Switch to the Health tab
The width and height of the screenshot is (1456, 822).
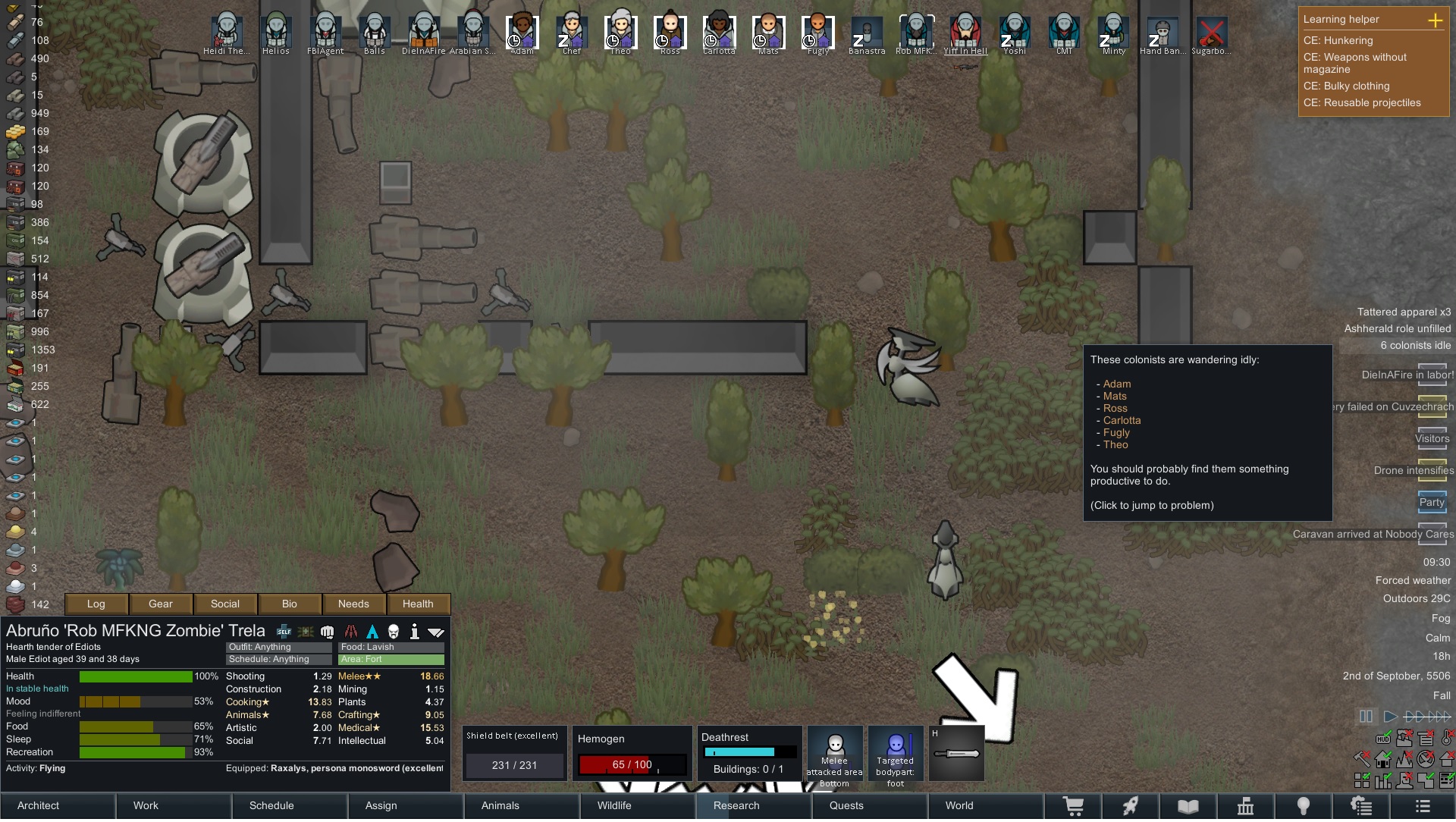pos(418,604)
